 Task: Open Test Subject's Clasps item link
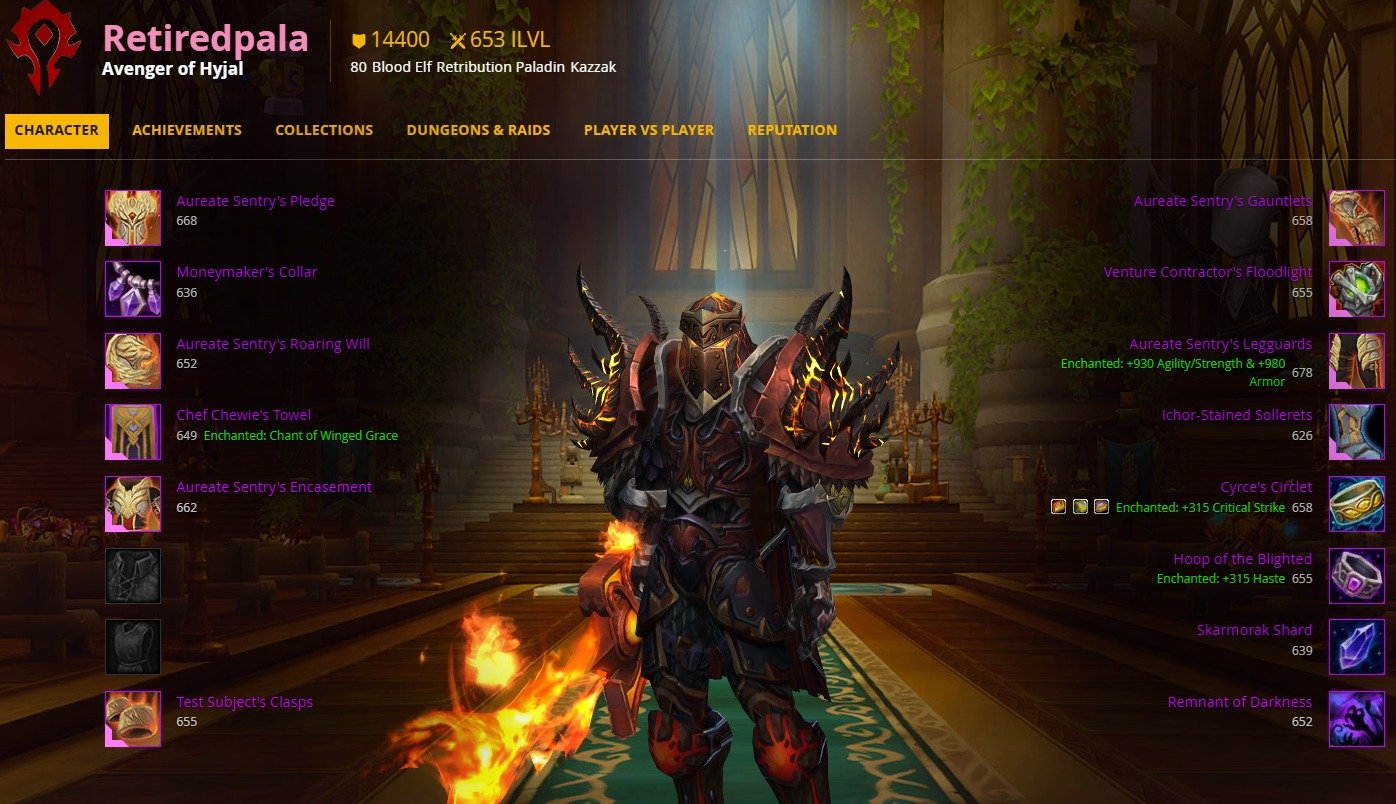[244, 702]
